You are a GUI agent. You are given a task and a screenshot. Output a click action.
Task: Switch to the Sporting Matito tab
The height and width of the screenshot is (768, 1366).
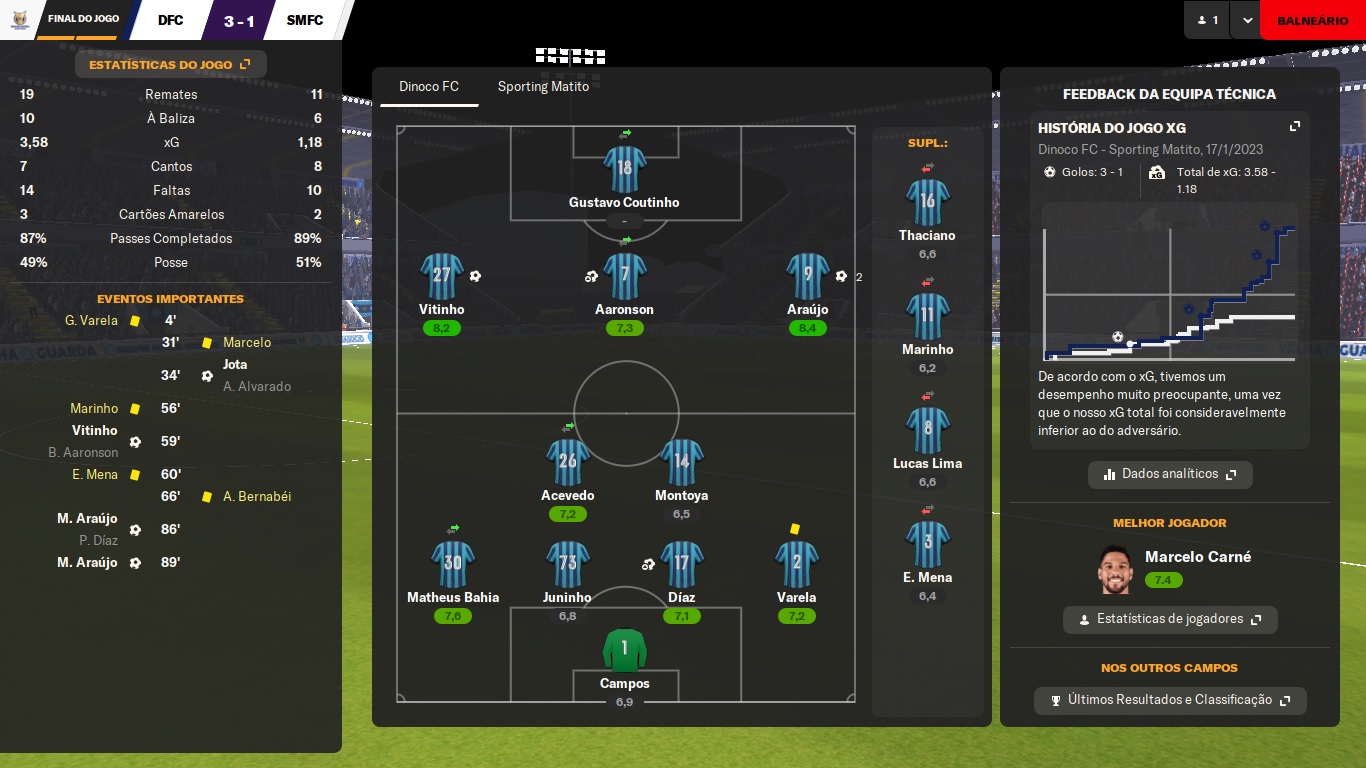[543, 87]
